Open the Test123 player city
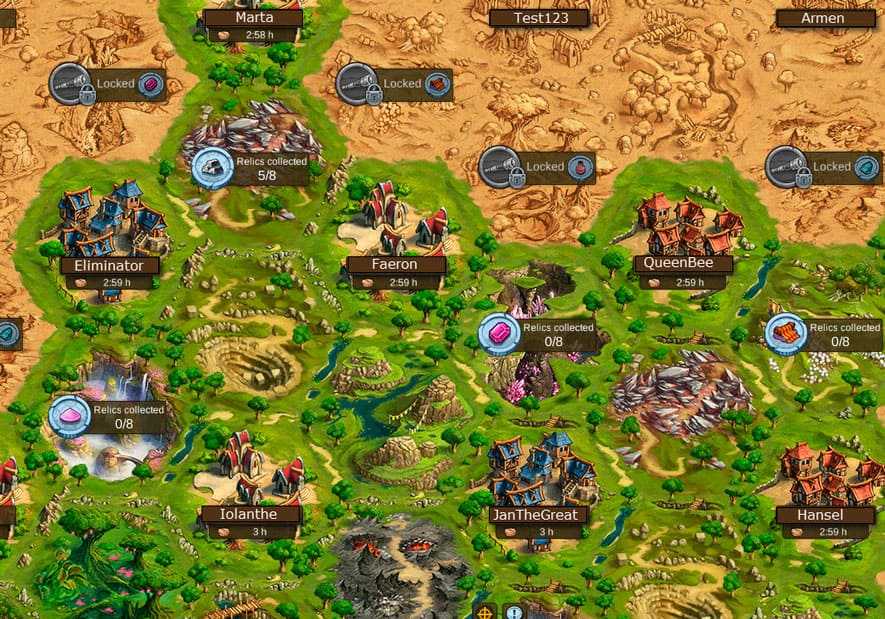The width and height of the screenshot is (885, 619). (538, 18)
